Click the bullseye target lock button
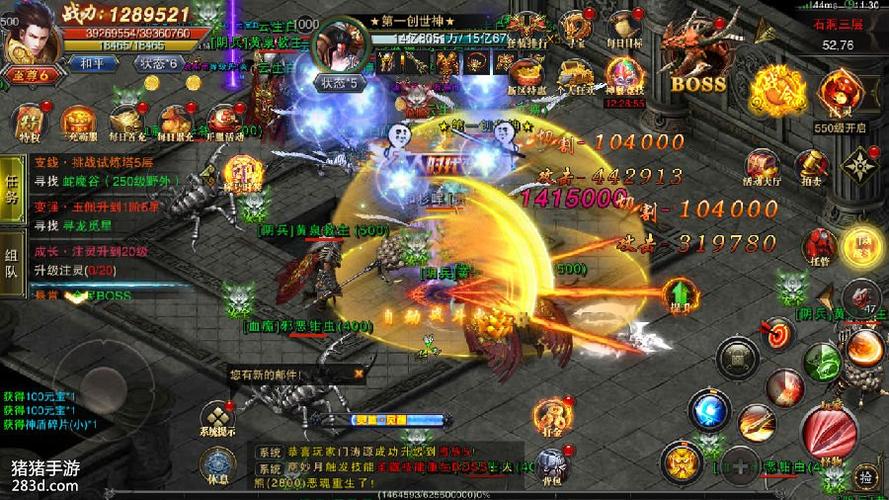The width and height of the screenshot is (889, 500). point(776,333)
